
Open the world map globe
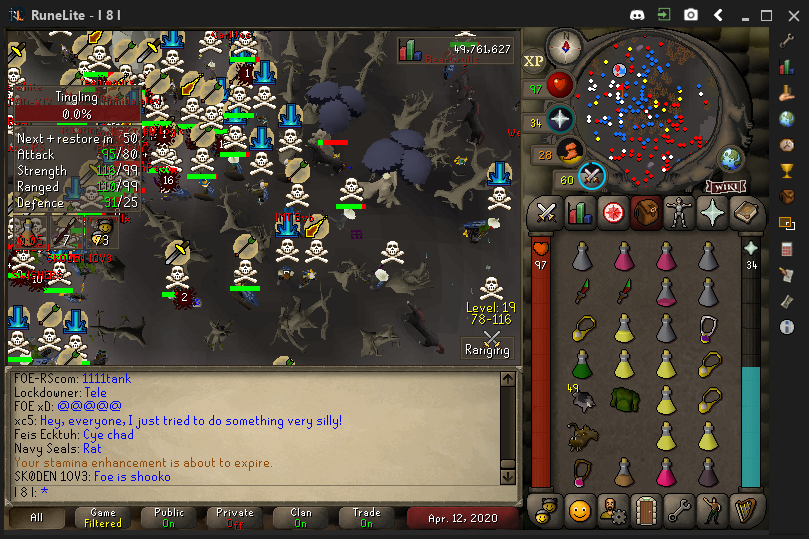click(x=731, y=158)
